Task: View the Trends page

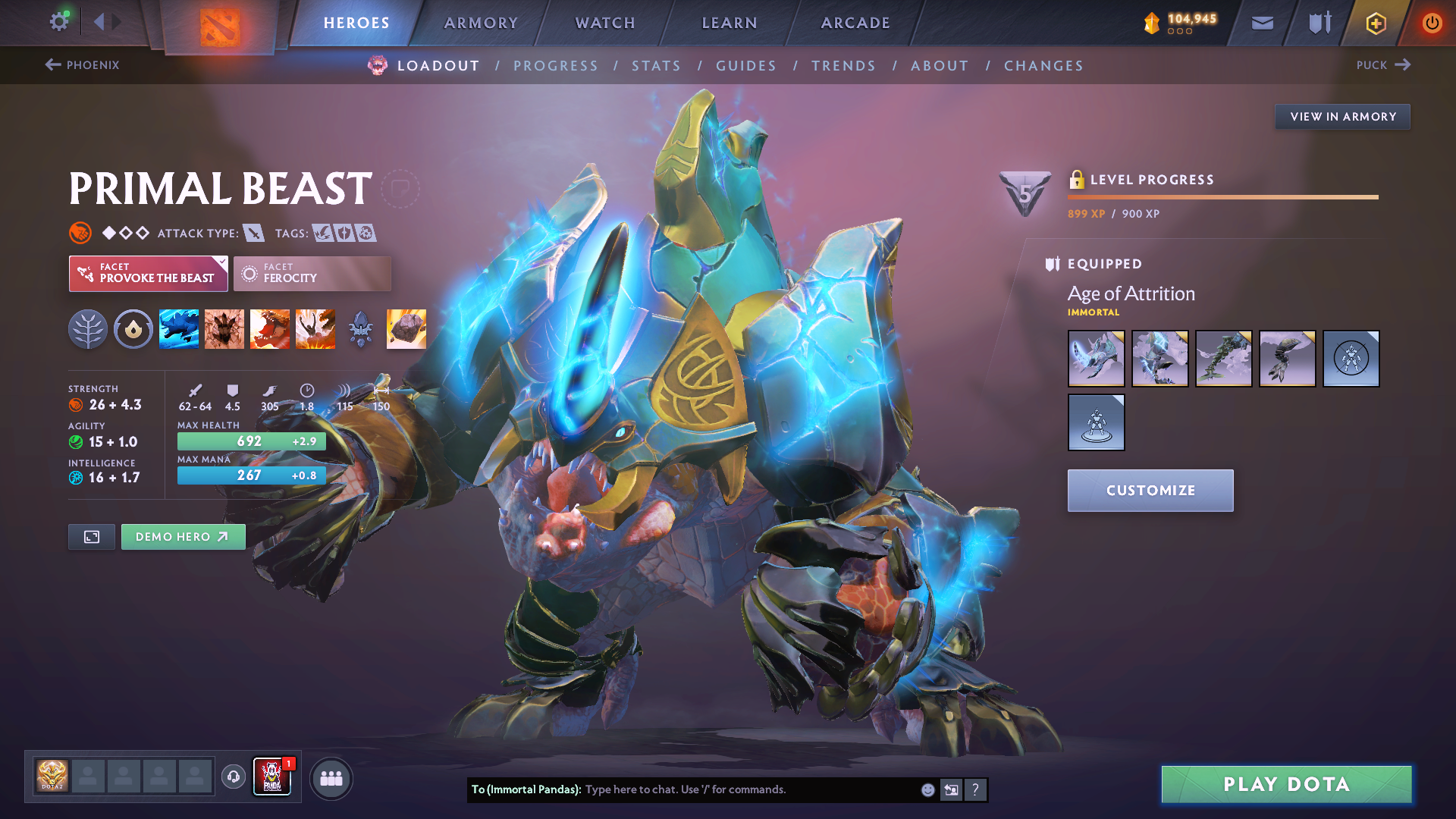Action: (843, 66)
